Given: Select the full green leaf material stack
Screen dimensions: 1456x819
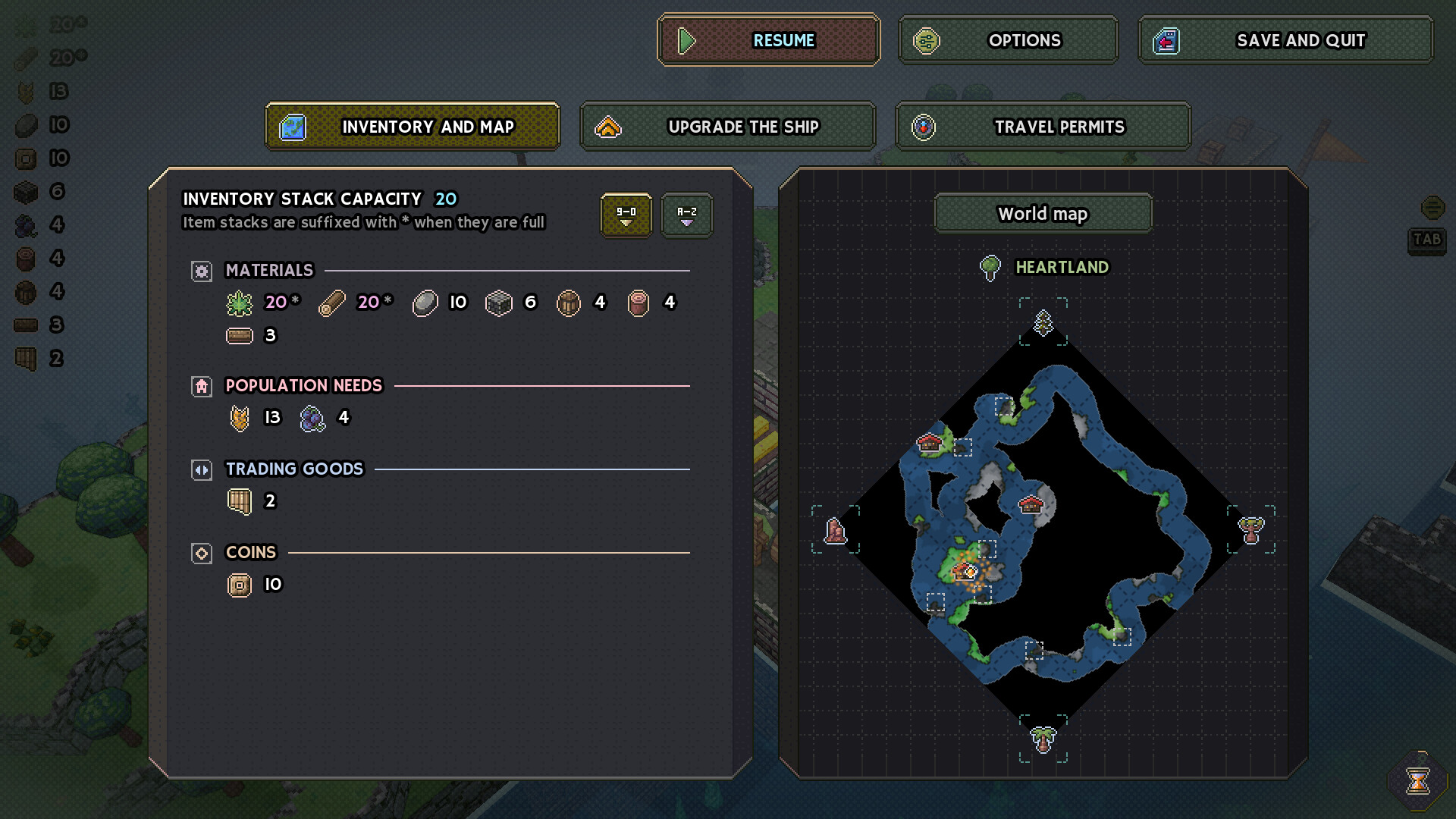Looking at the screenshot, I should click(240, 303).
